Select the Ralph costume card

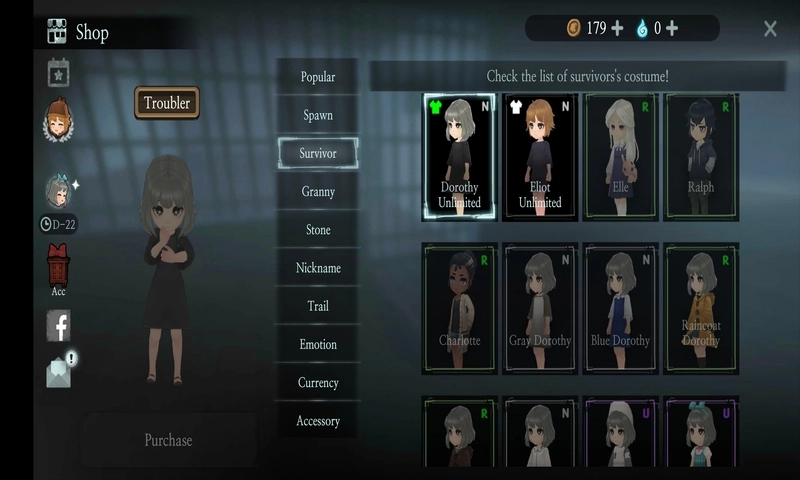pos(701,157)
